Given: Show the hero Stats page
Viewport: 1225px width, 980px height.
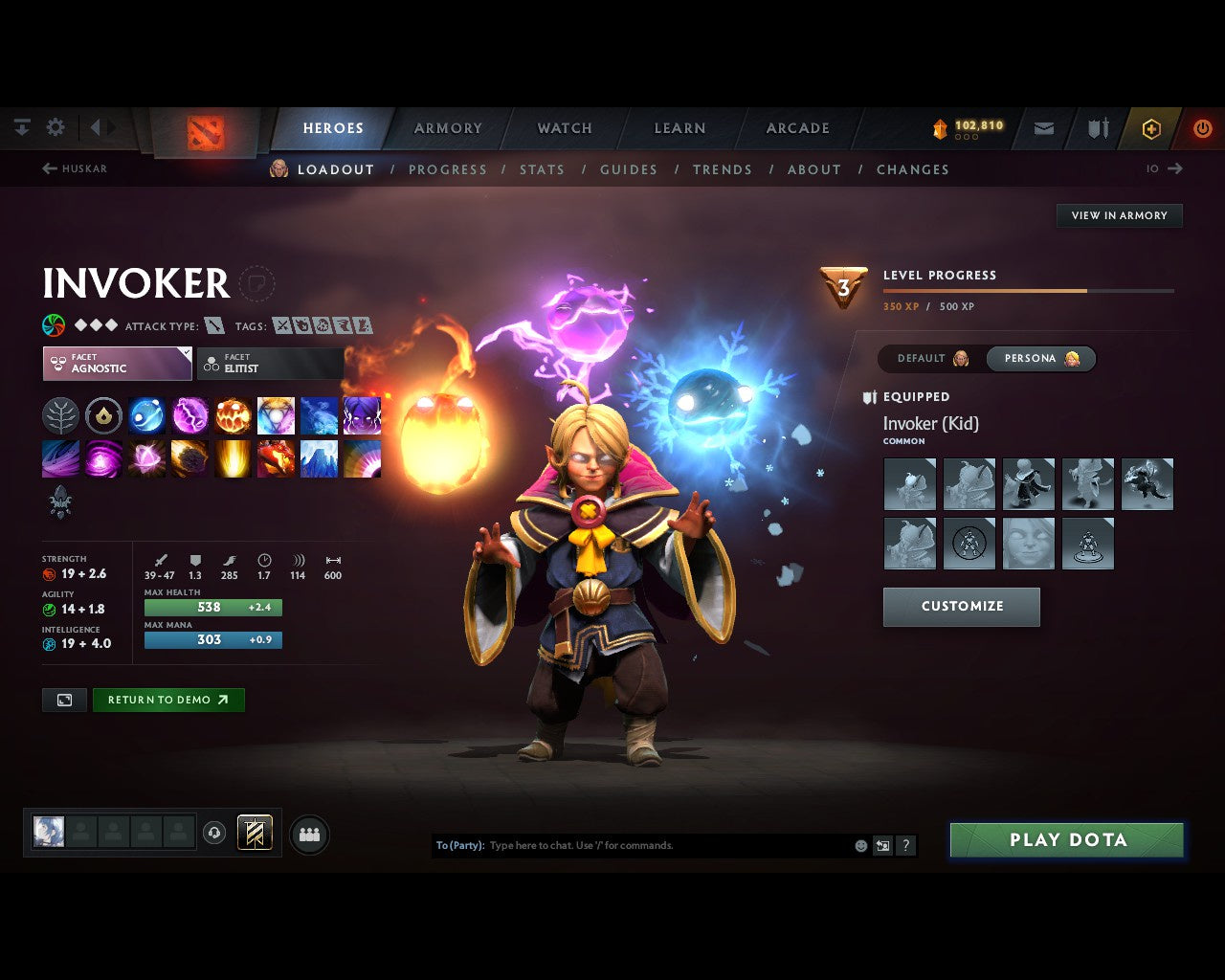Looking at the screenshot, I should pyautogui.click(x=542, y=169).
